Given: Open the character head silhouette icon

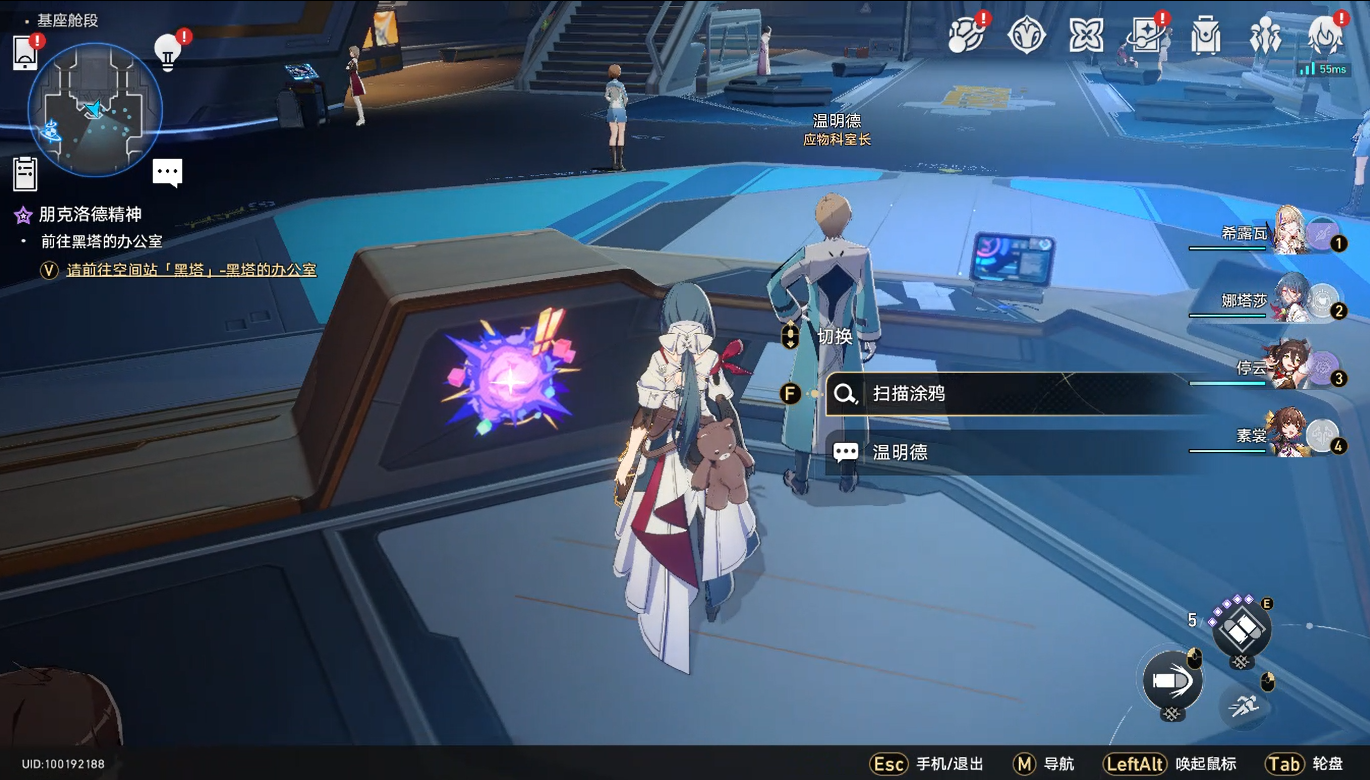Looking at the screenshot, I should click(x=1326, y=36).
